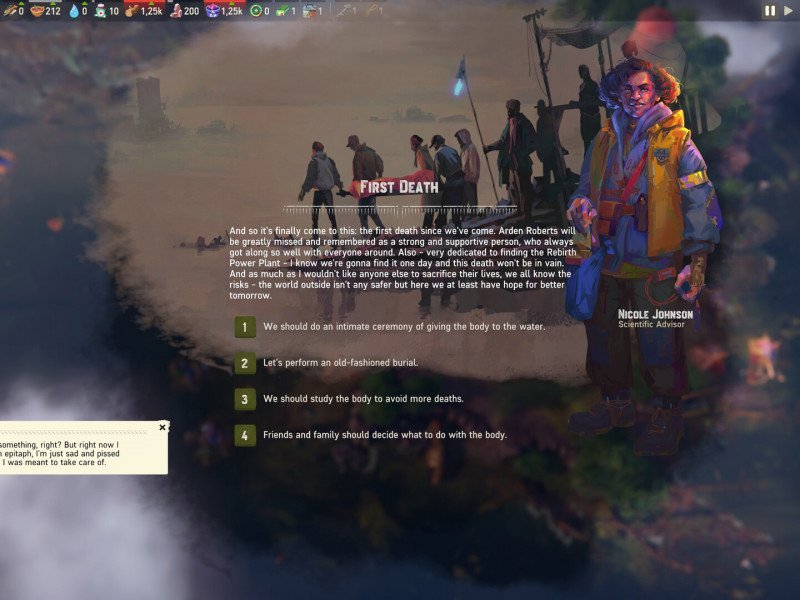
Task: Click the water droplet resource icon
Action: (x=73, y=11)
